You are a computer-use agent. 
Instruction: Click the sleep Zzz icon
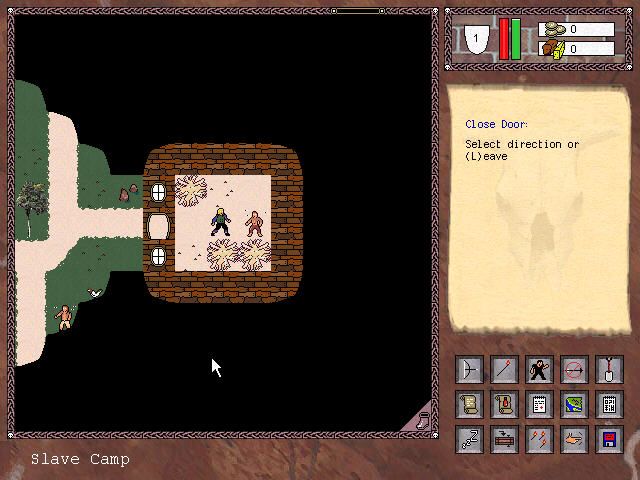[469, 438]
